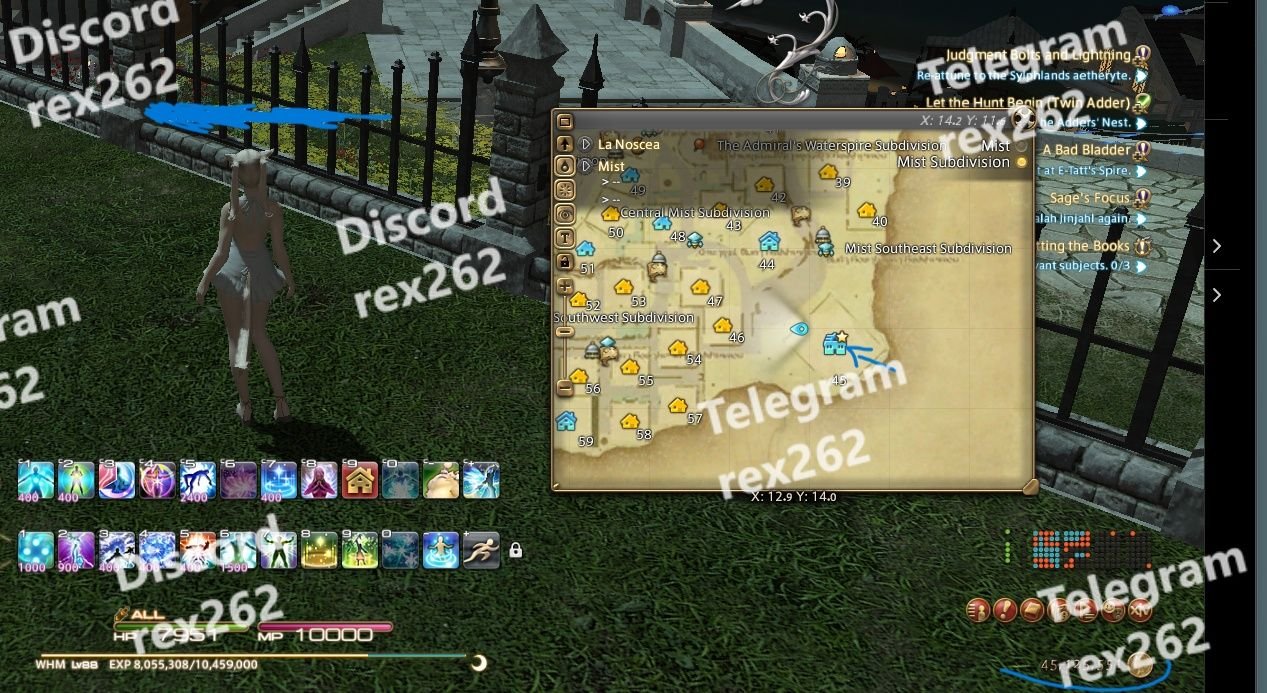
Task: Select the Mist Subdivision radio option
Action: (x=1021, y=162)
